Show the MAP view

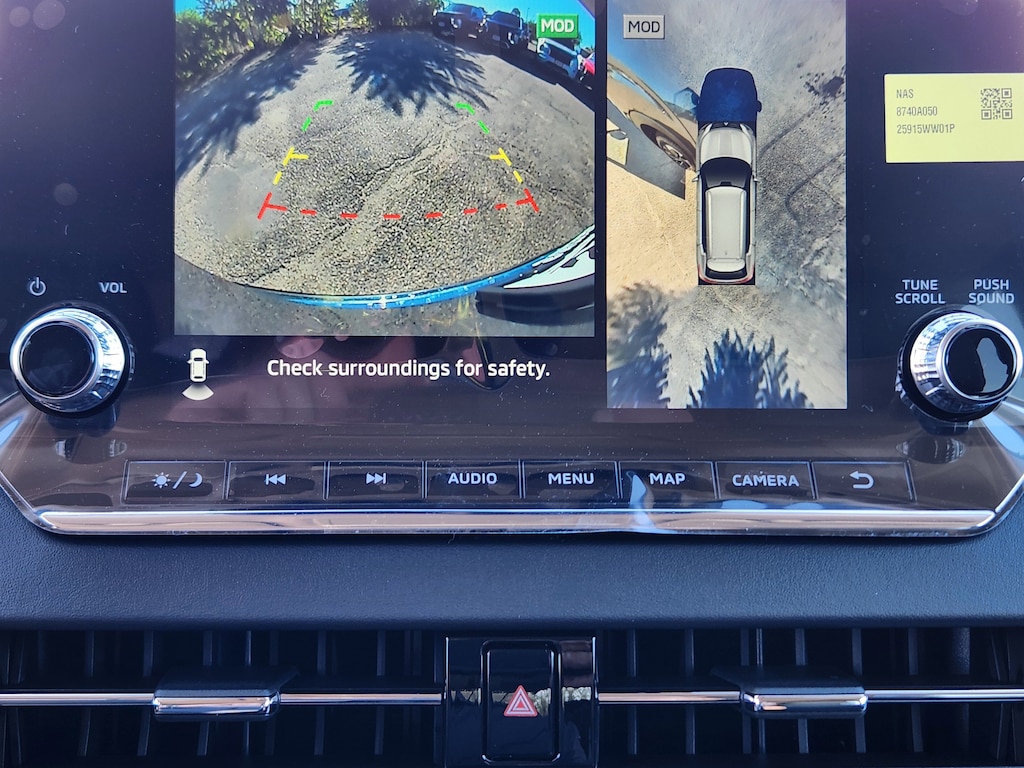point(666,480)
